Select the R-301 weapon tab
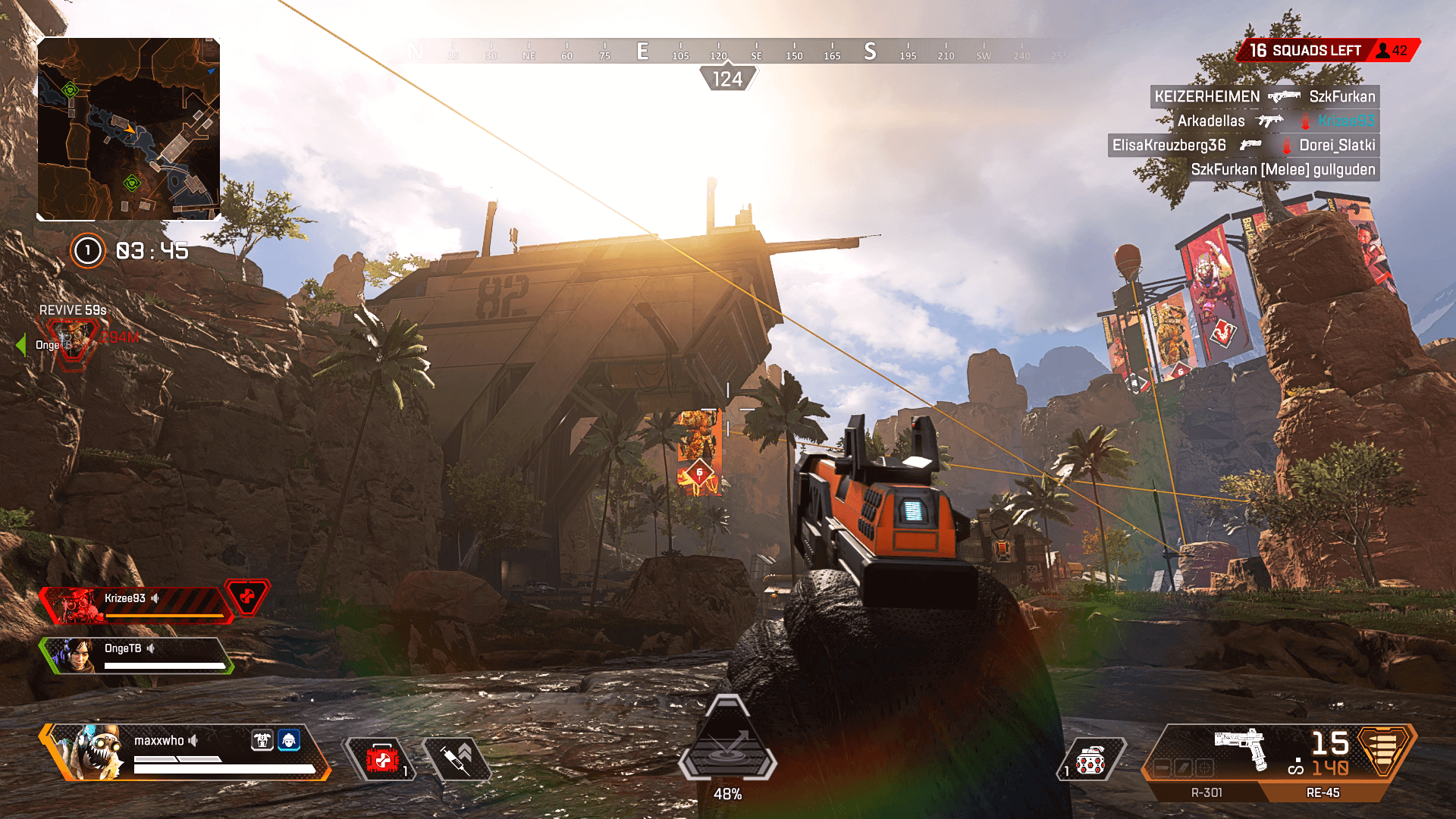 (1206, 792)
